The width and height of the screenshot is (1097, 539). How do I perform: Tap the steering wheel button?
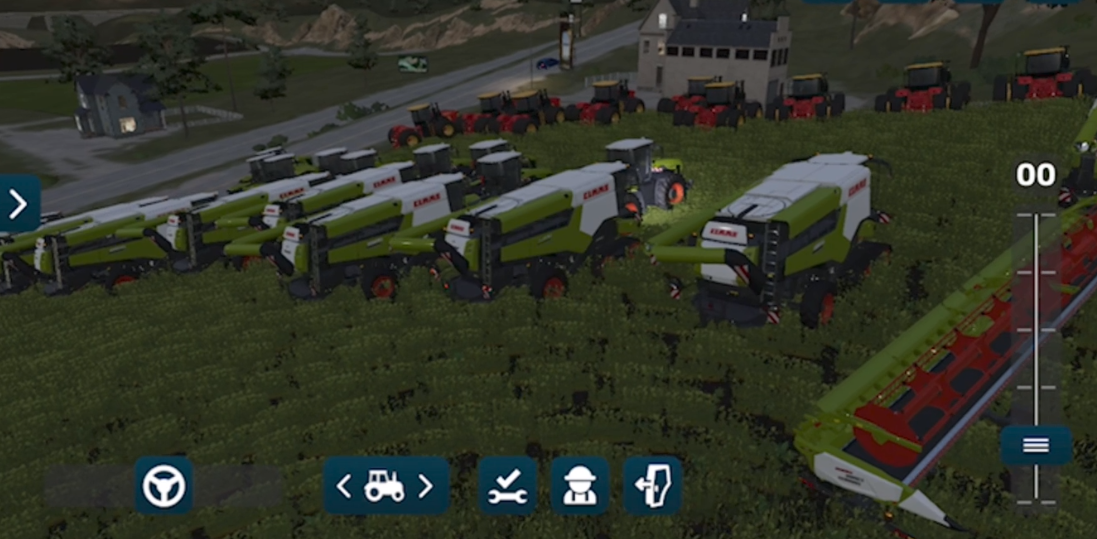coord(164,486)
